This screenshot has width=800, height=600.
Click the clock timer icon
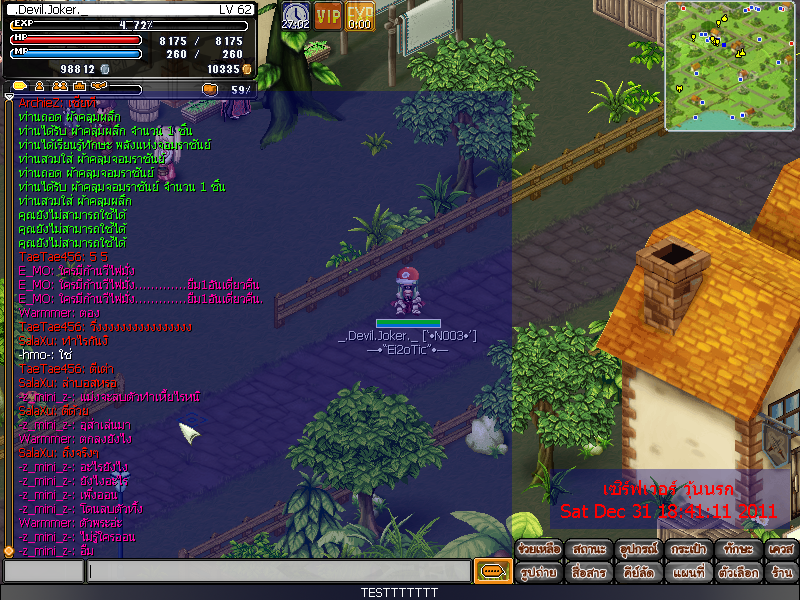click(x=295, y=16)
